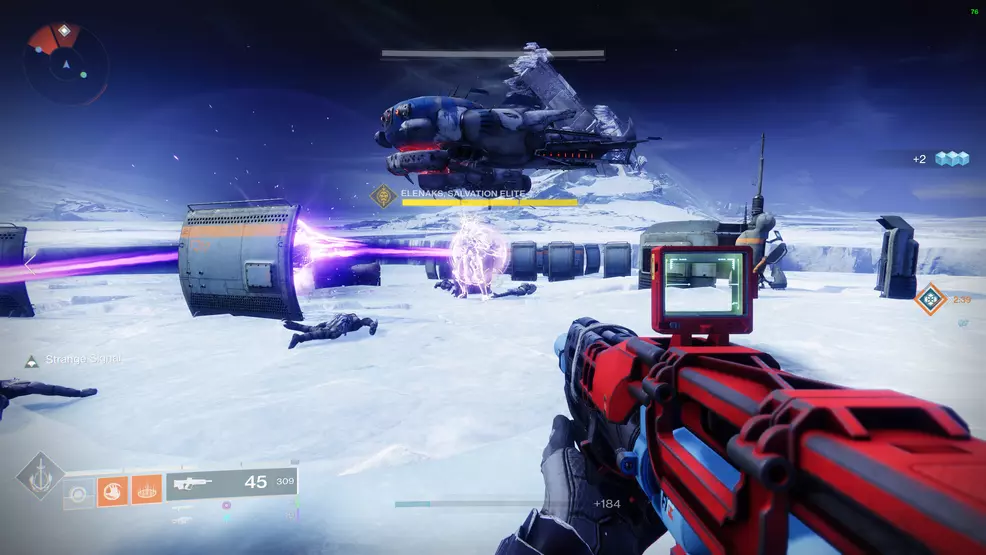
Task: Track the Strange Signal objective marker
Action: coord(32,359)
